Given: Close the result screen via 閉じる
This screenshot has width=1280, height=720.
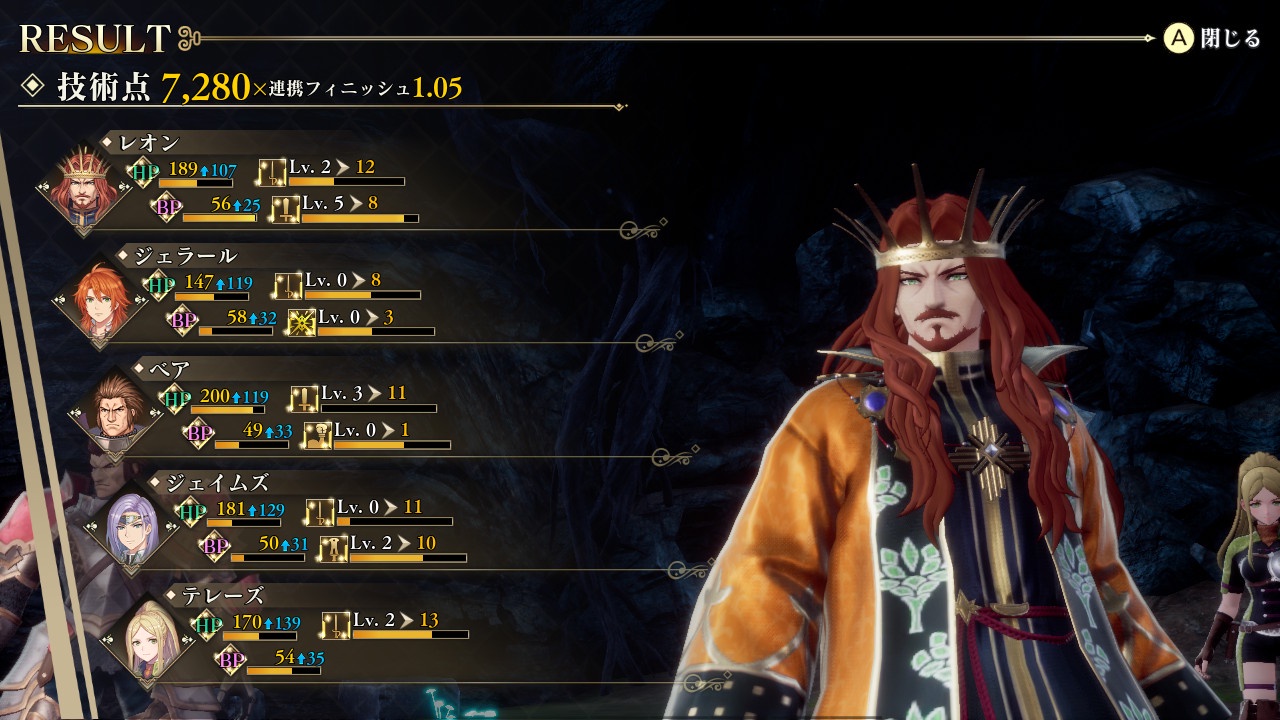Looking at the screenshot, I should [1212, 39].
